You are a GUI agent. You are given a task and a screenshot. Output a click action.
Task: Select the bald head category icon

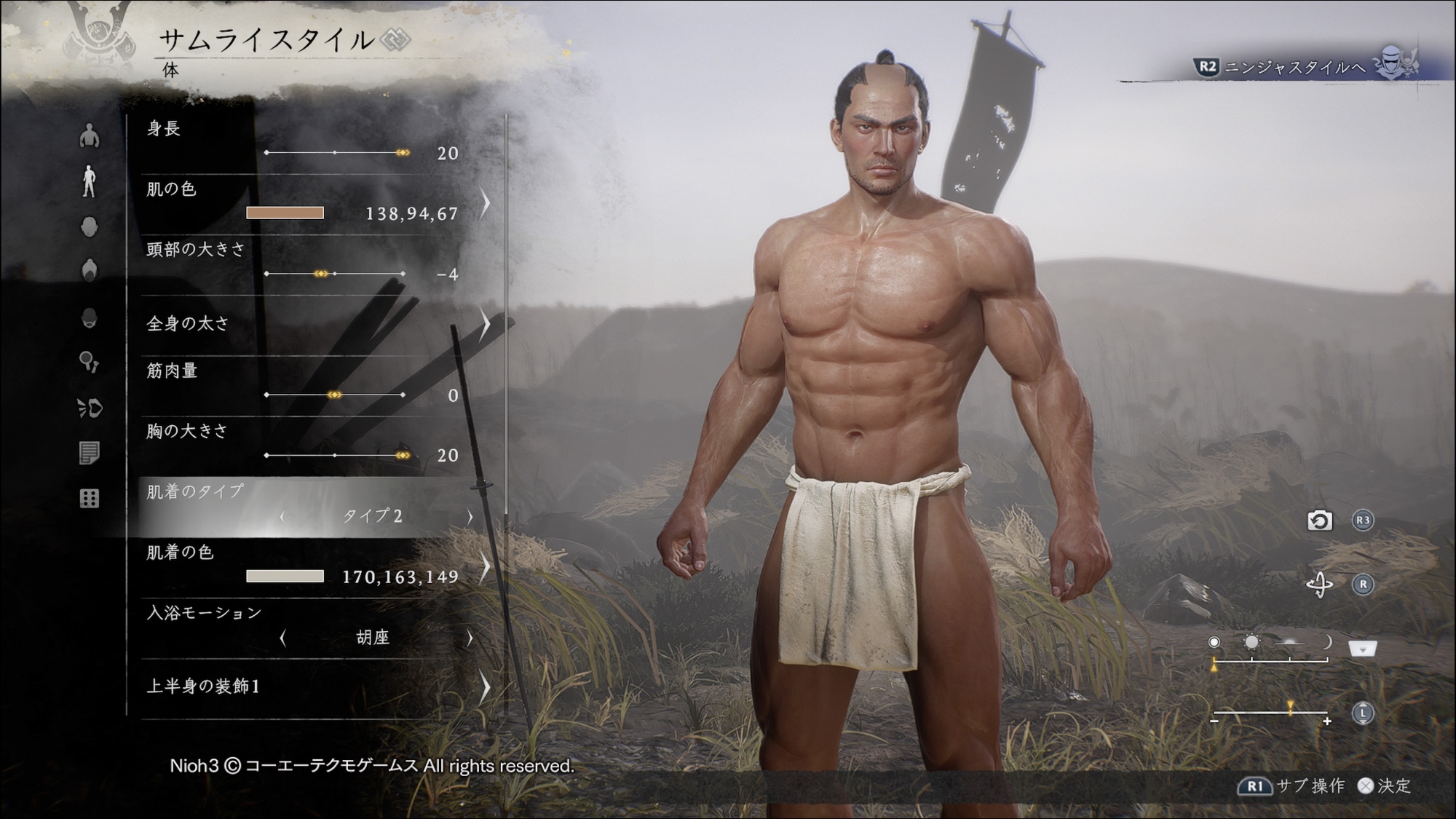click(89, 227)
